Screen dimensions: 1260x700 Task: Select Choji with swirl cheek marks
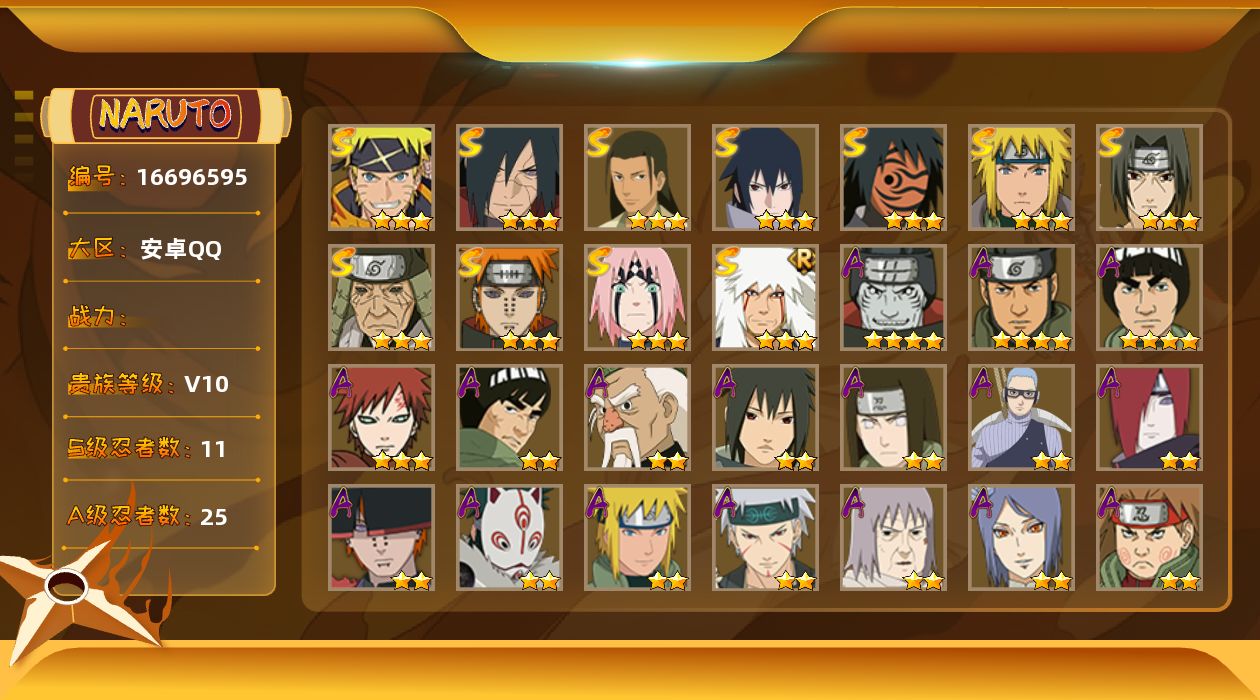(1149, 538)
